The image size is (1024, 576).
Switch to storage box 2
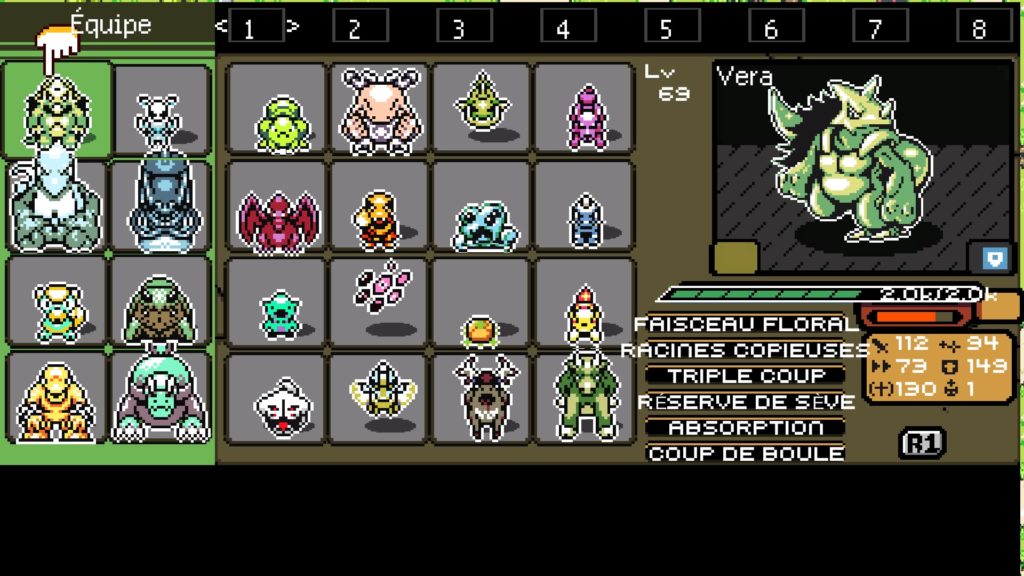(354, 27)
